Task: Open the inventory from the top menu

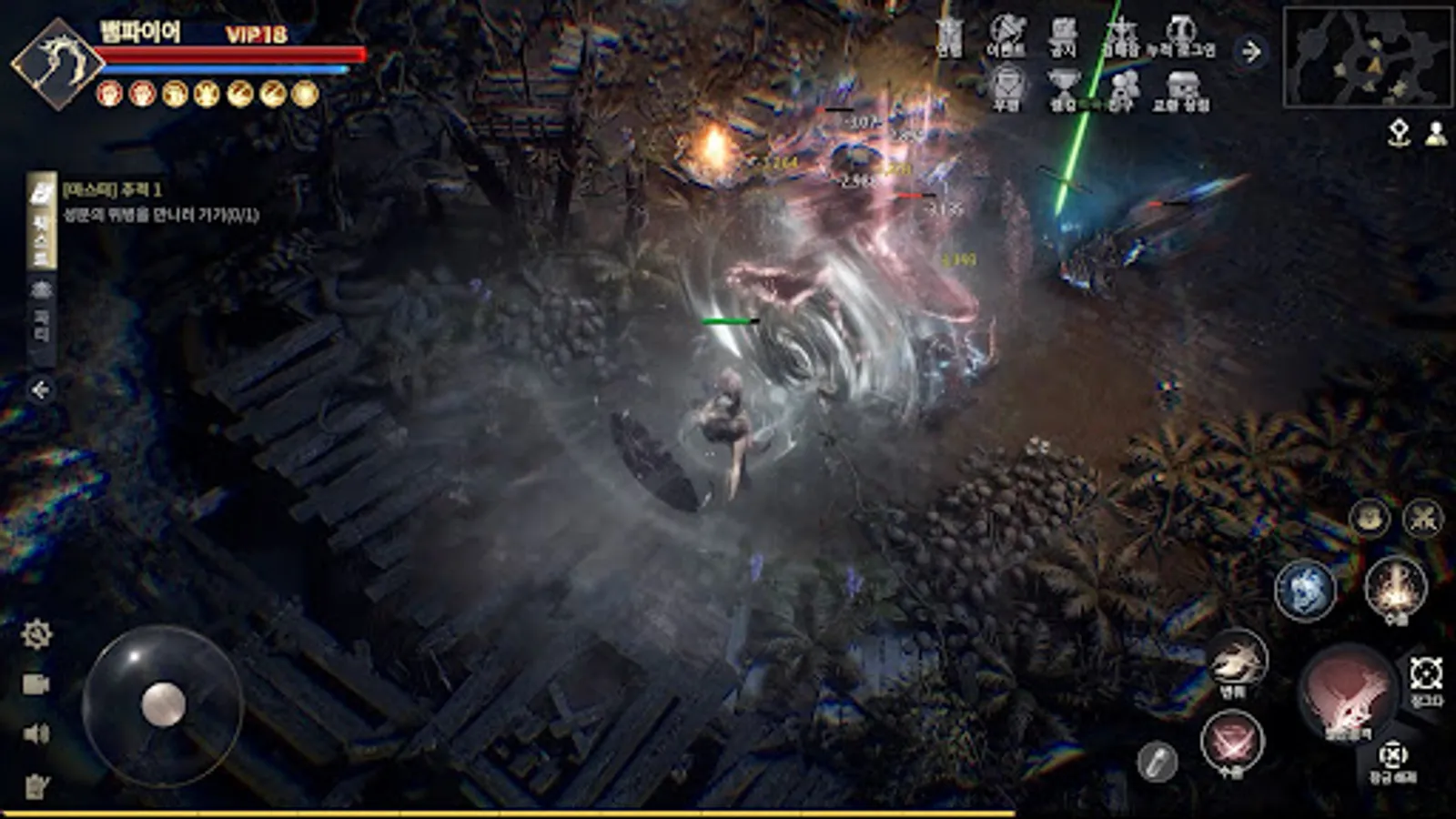Action: click(949, 36)
